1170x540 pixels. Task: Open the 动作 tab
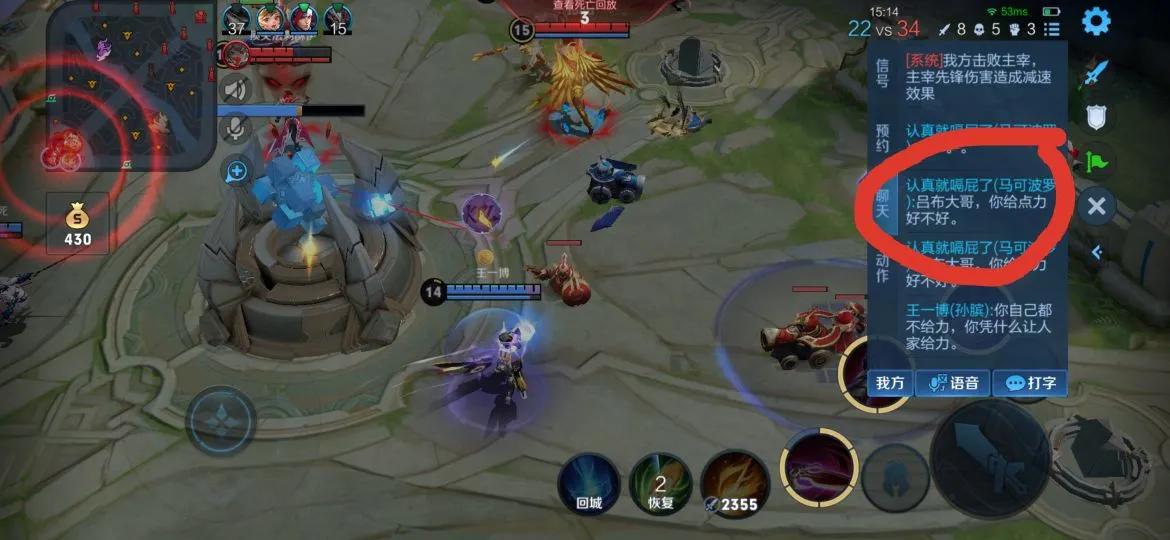click(882, 267)
